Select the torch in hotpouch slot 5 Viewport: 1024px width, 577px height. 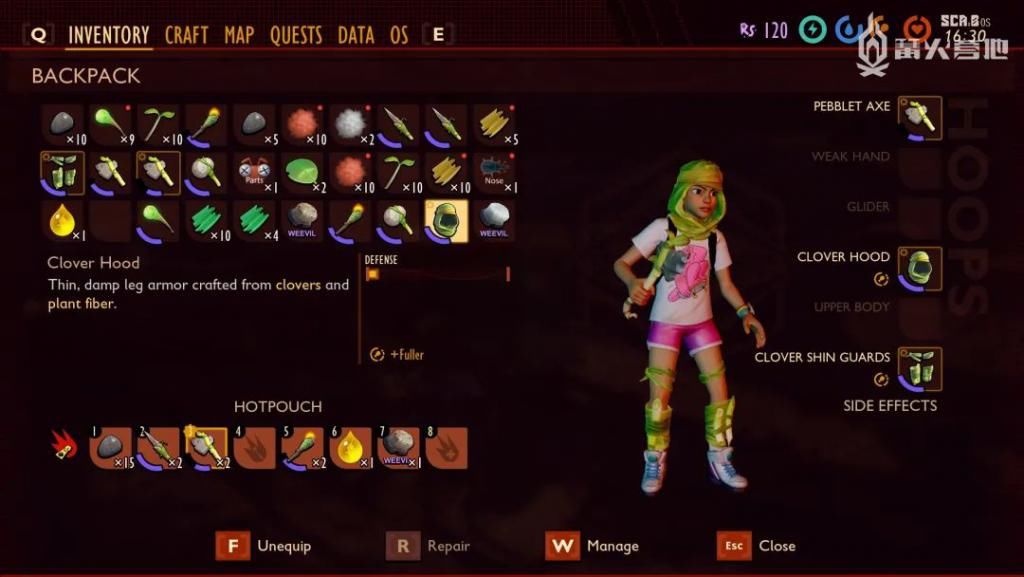302,447
